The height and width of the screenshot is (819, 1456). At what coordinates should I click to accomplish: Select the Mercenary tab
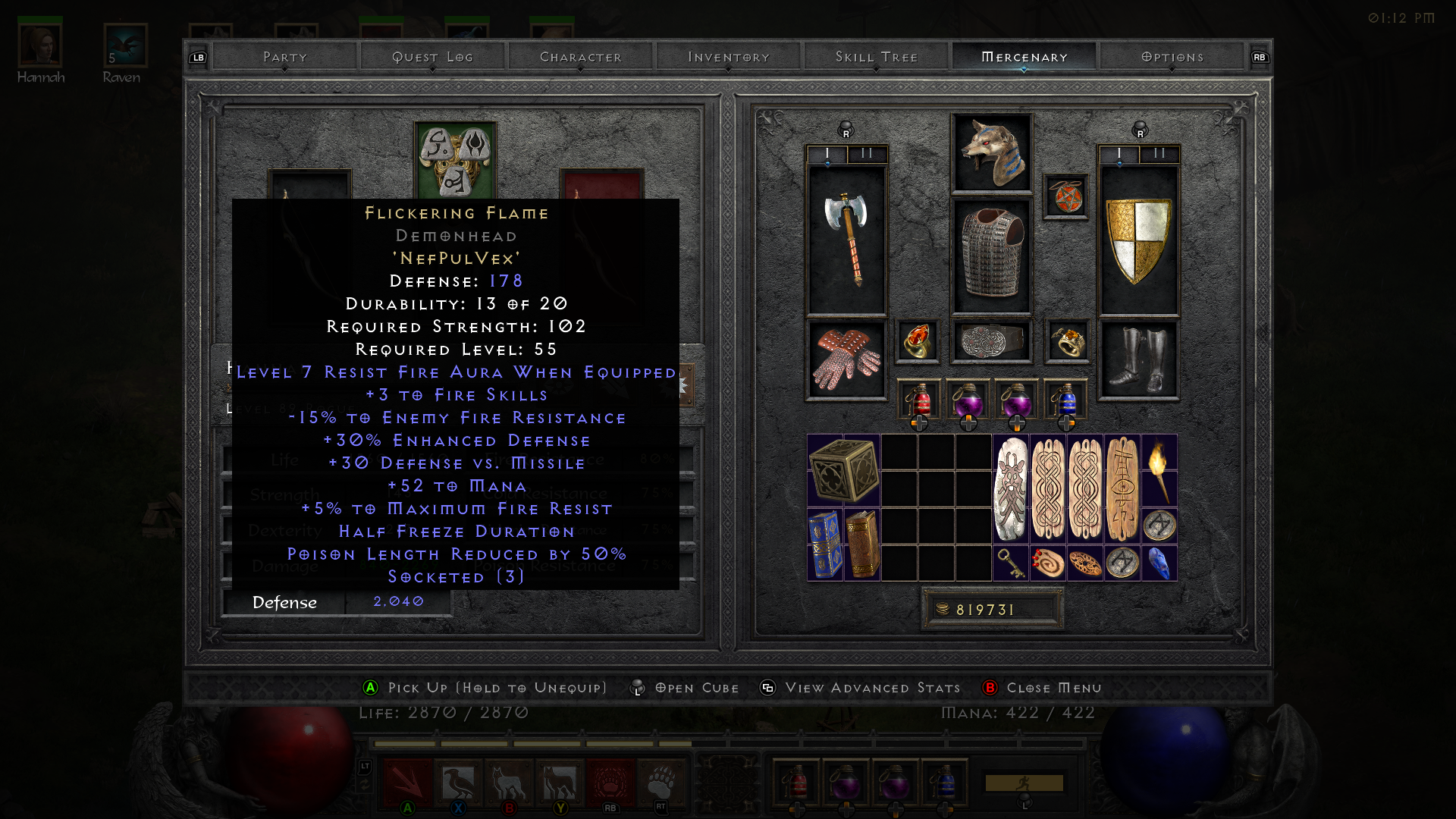(x=1024, y=56)
